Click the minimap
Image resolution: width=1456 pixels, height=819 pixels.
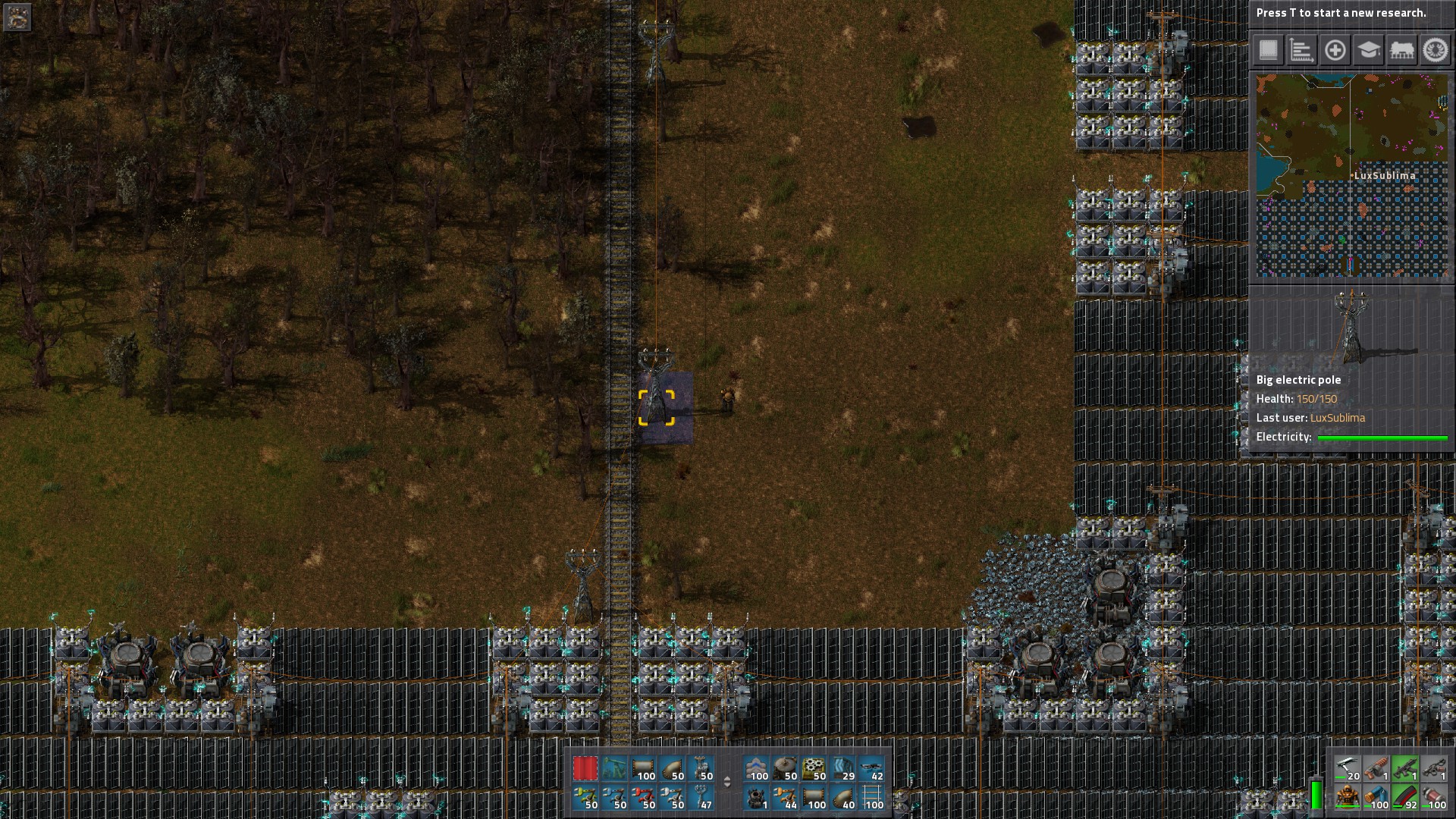point(1351,175)
